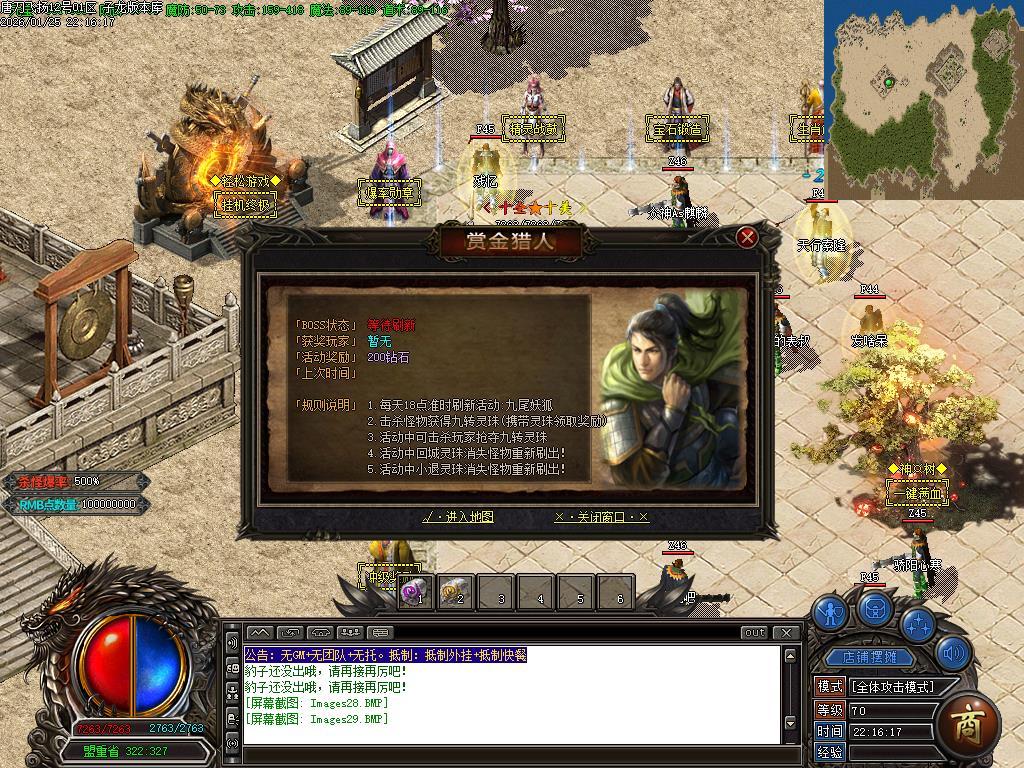Click the up-arrow chat channel tab
Image resolution: width=1024 pixels, height=768 pixels.
click(x=258, y=632)
